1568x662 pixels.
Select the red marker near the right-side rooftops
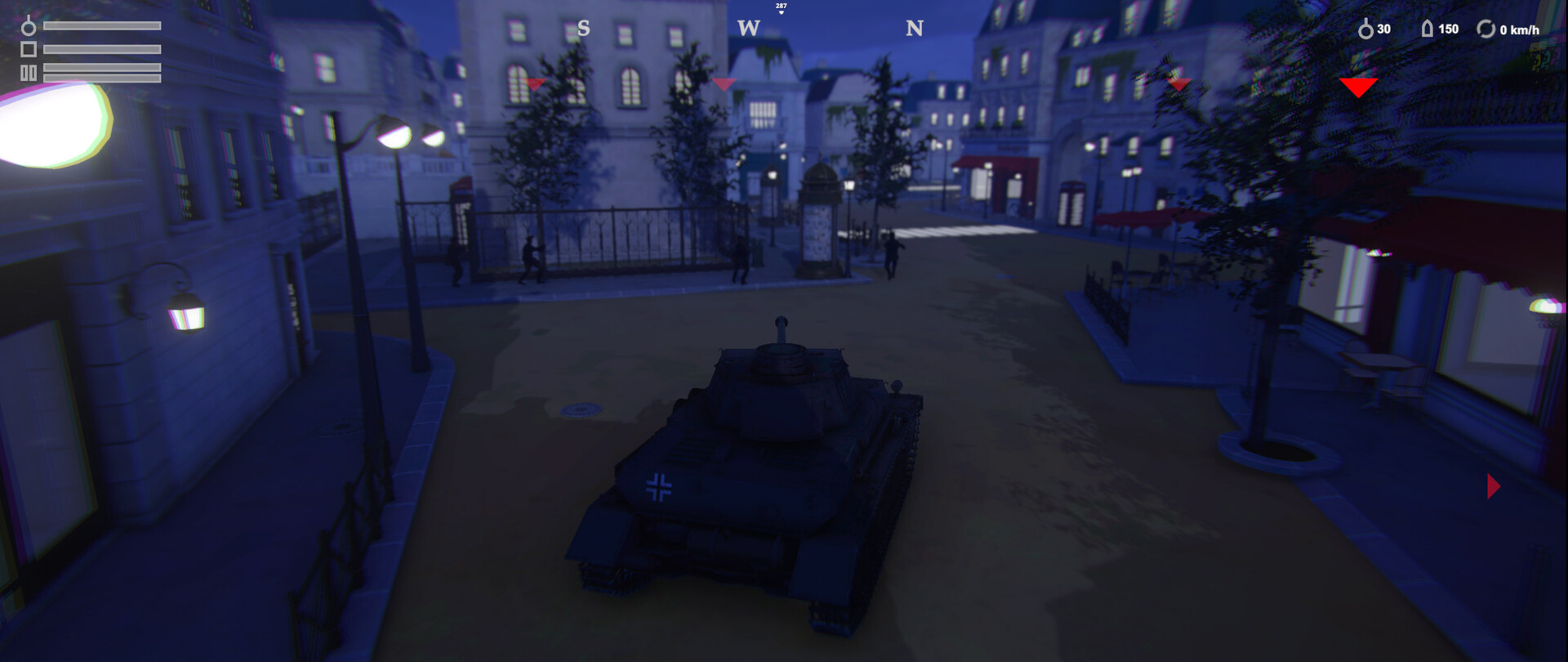[1178, 84]
